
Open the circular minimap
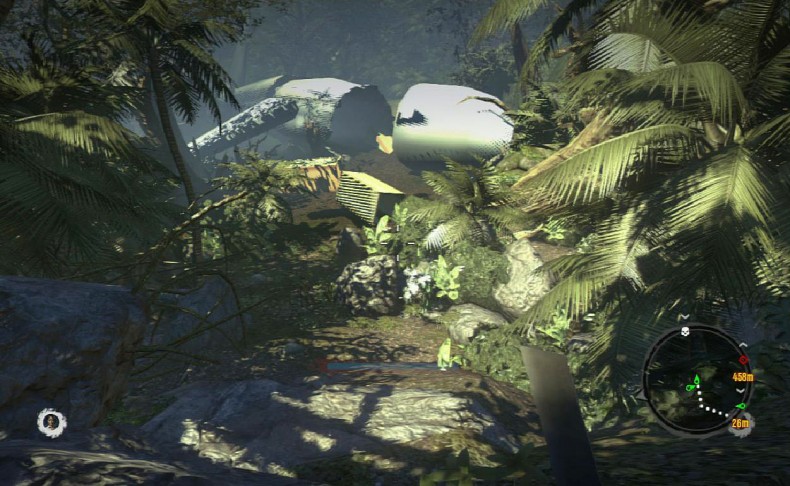point(694,379)
